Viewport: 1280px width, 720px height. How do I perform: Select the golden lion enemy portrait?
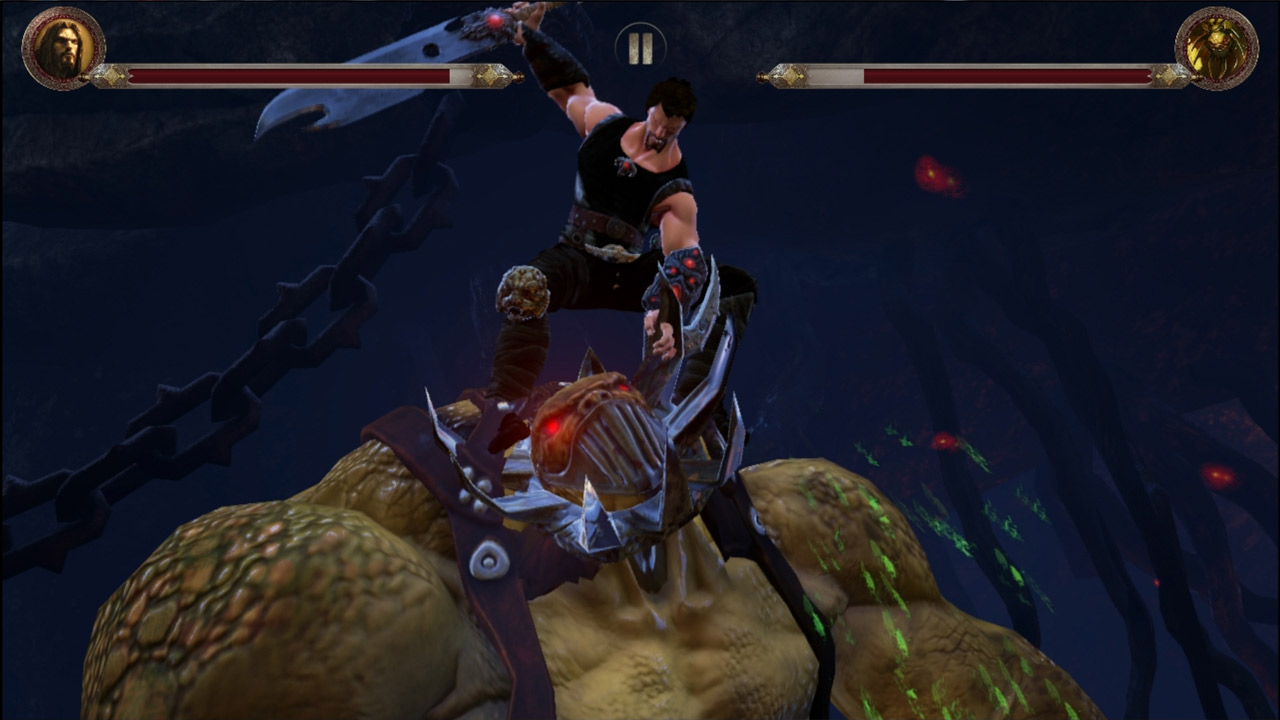(1216, 49)
